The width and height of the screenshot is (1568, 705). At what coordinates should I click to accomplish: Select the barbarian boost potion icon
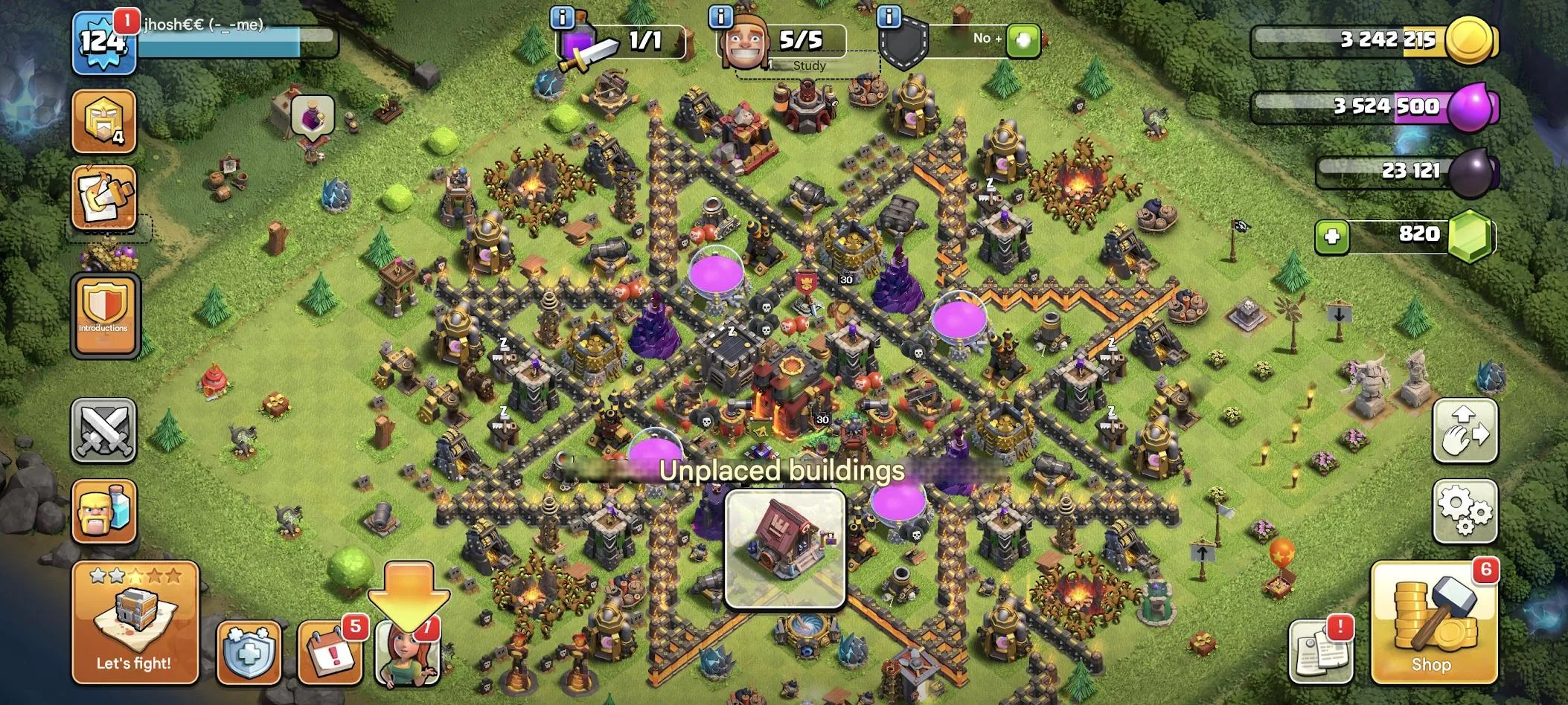click(x=104, y=511)
